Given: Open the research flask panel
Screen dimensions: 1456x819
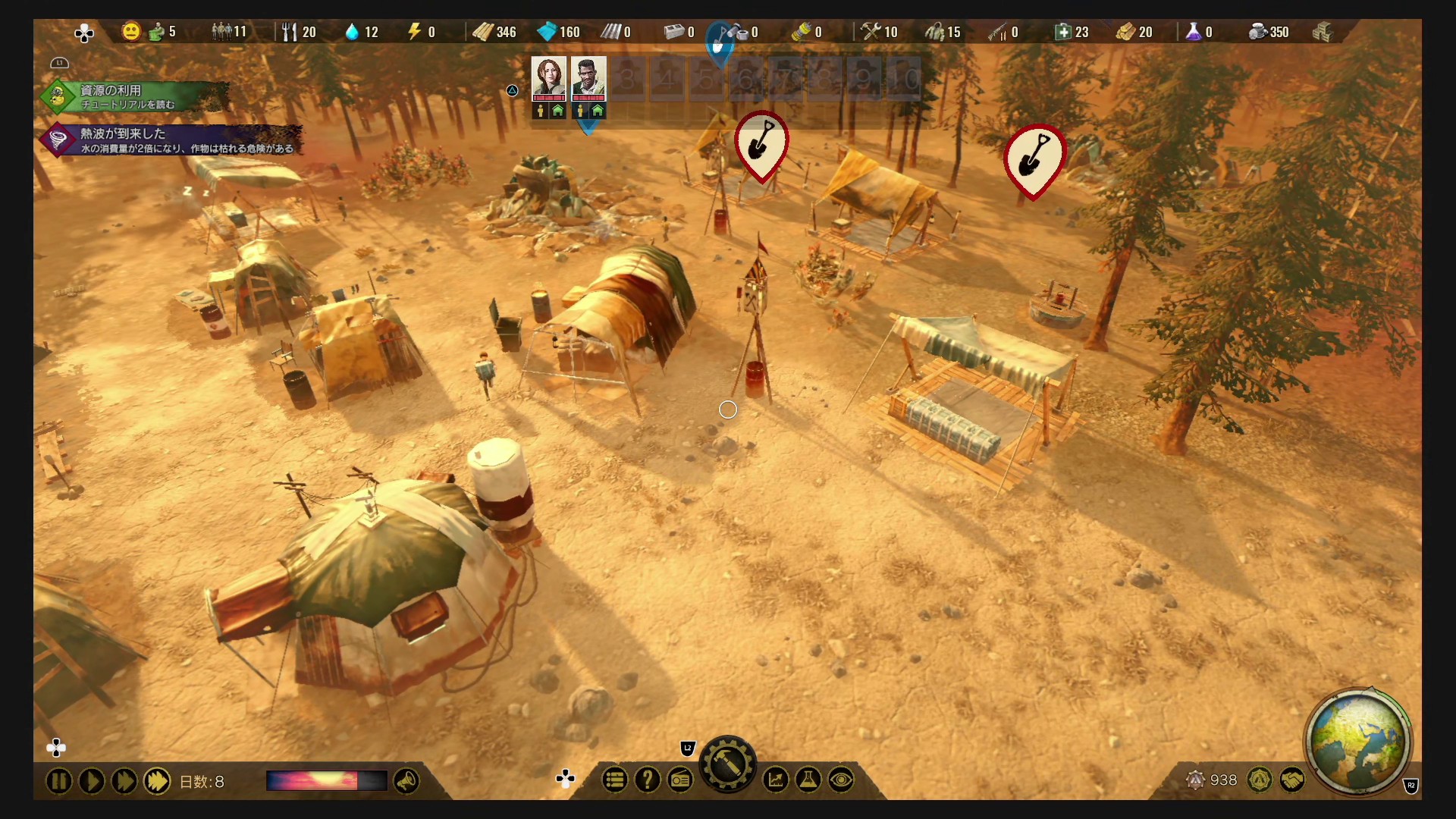Looking at the screenshot, I should point(808,780).
